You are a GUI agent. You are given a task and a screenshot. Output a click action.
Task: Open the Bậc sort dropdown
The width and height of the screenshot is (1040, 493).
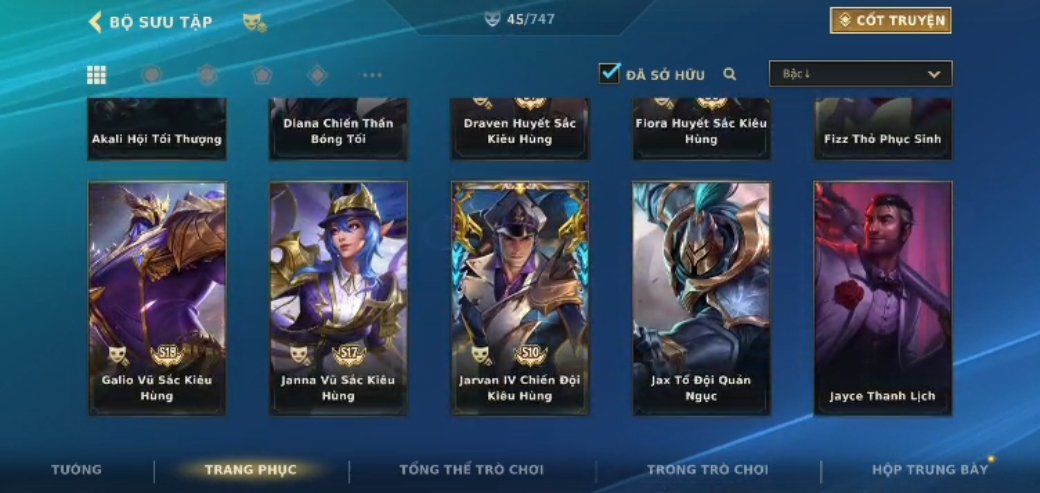click(860, 74)
